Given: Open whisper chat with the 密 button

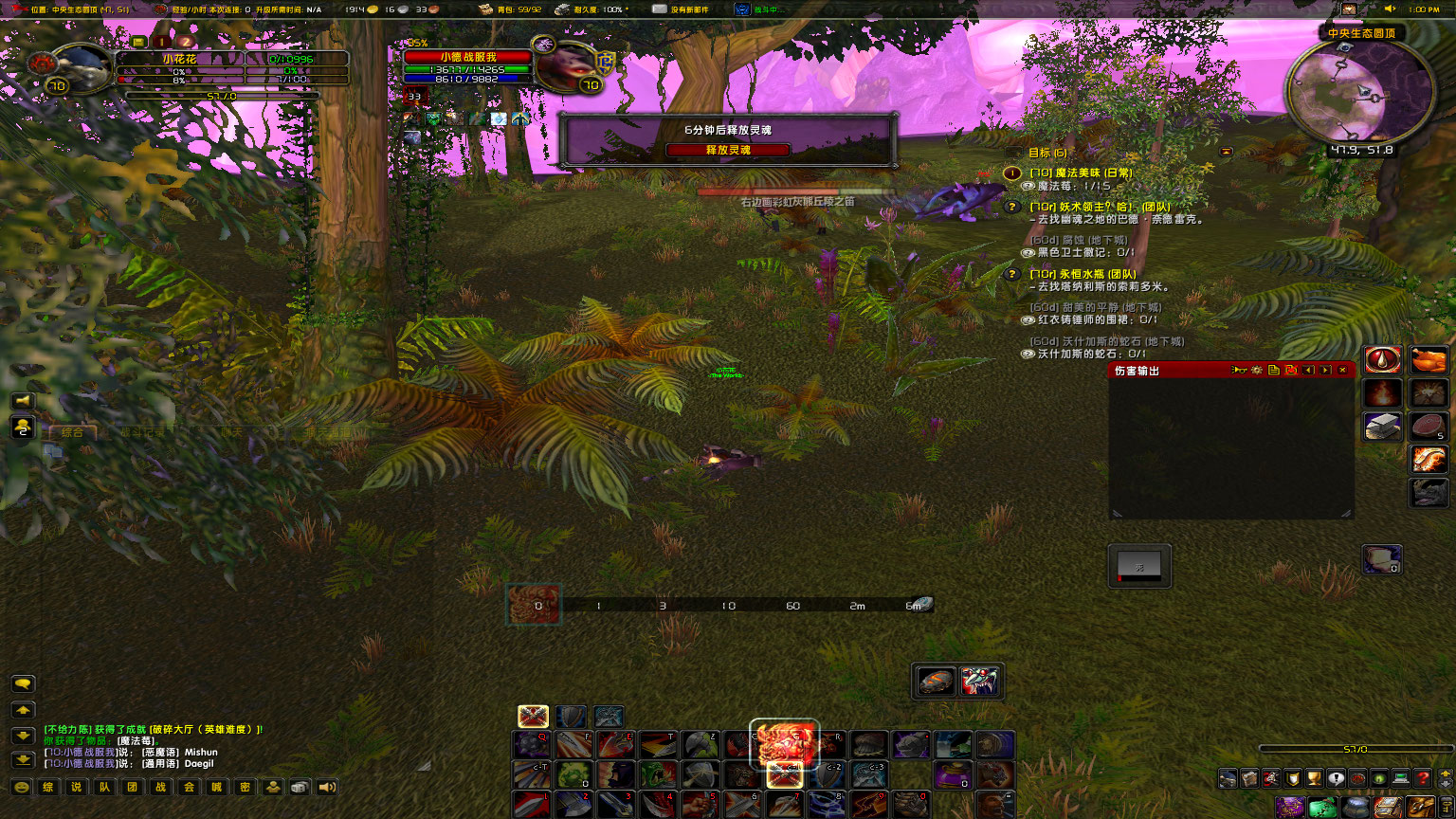Looking at the screenshot, I should tap(245, 788).
